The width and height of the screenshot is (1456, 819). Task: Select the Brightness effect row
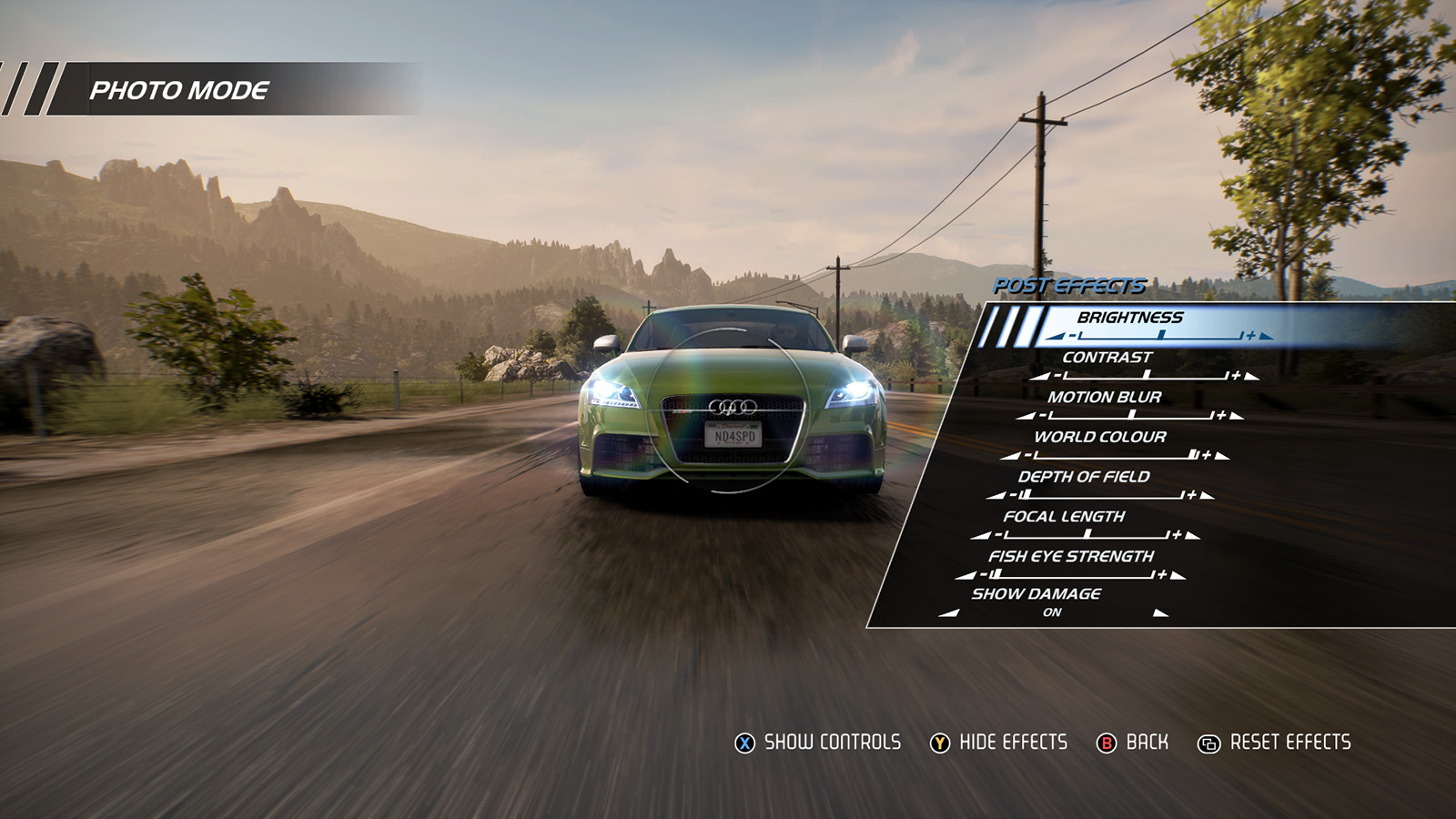[1130, 318]
